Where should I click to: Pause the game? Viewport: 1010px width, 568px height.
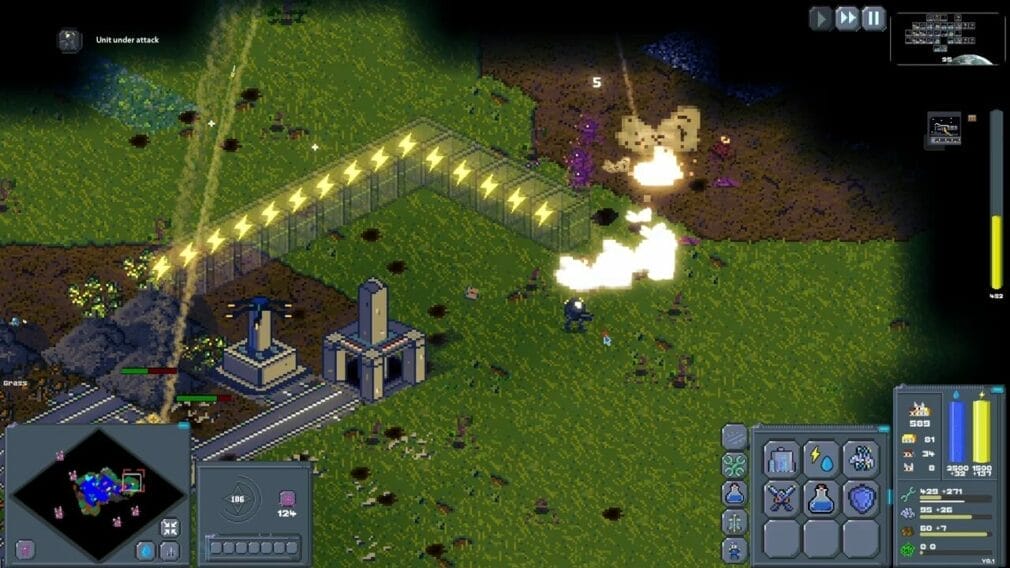873,18
